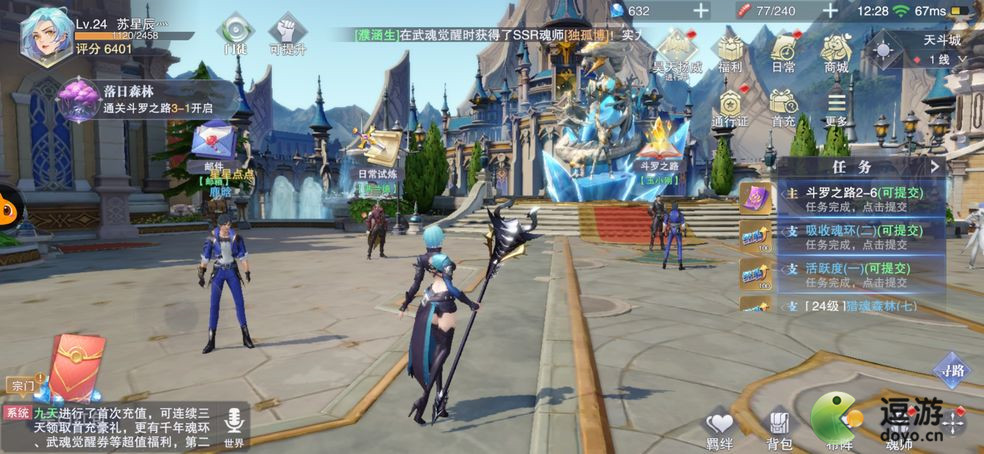Image resolution: width=984 pixels, height=454 pixels.
Task: Submit the 吸收魂环(二) side quest
Action: pos(842,237)
